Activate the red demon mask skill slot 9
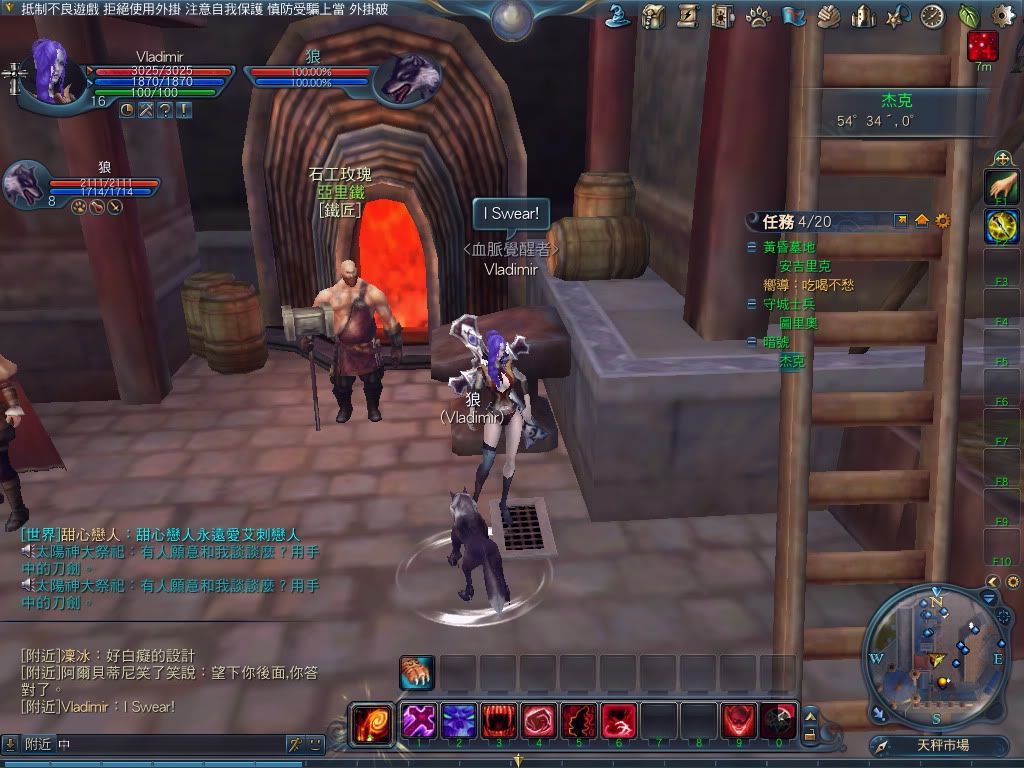The image size is (1024, 768). click(738, 720)
